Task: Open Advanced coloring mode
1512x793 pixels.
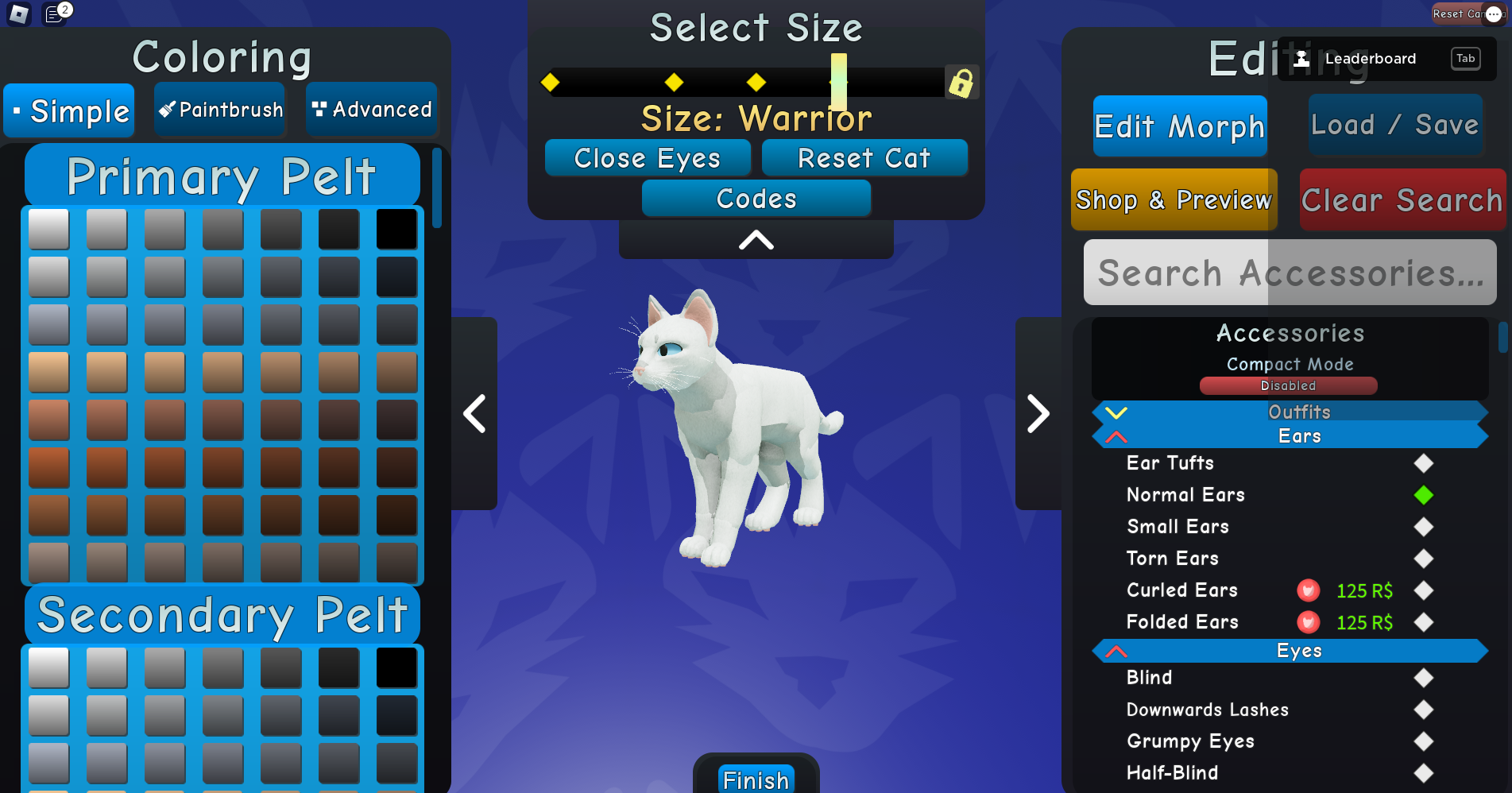Action: [371, 109]
